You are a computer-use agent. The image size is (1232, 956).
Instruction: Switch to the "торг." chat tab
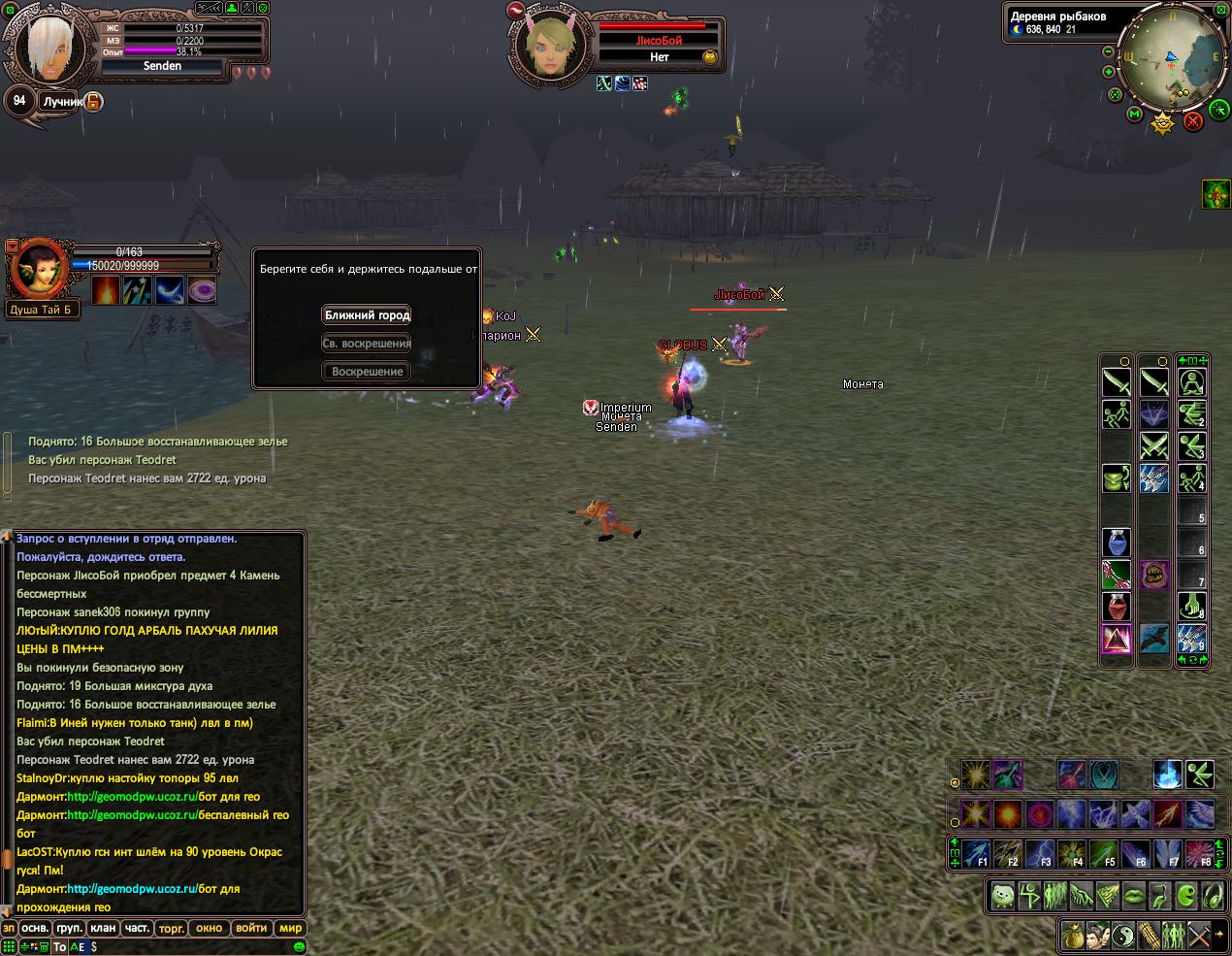(x=171, y=928)
